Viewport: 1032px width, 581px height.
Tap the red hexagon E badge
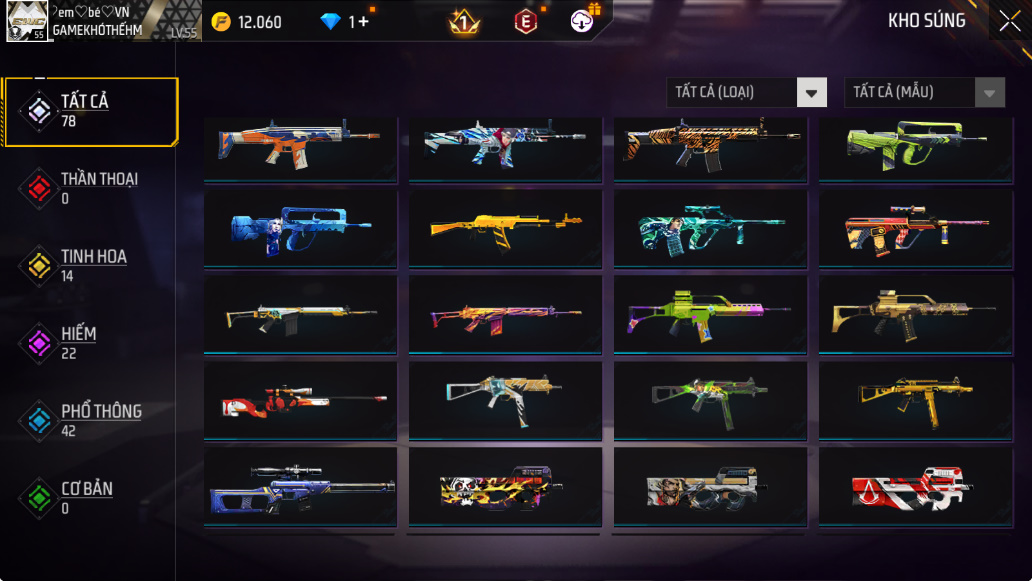(x=525, y=22)
